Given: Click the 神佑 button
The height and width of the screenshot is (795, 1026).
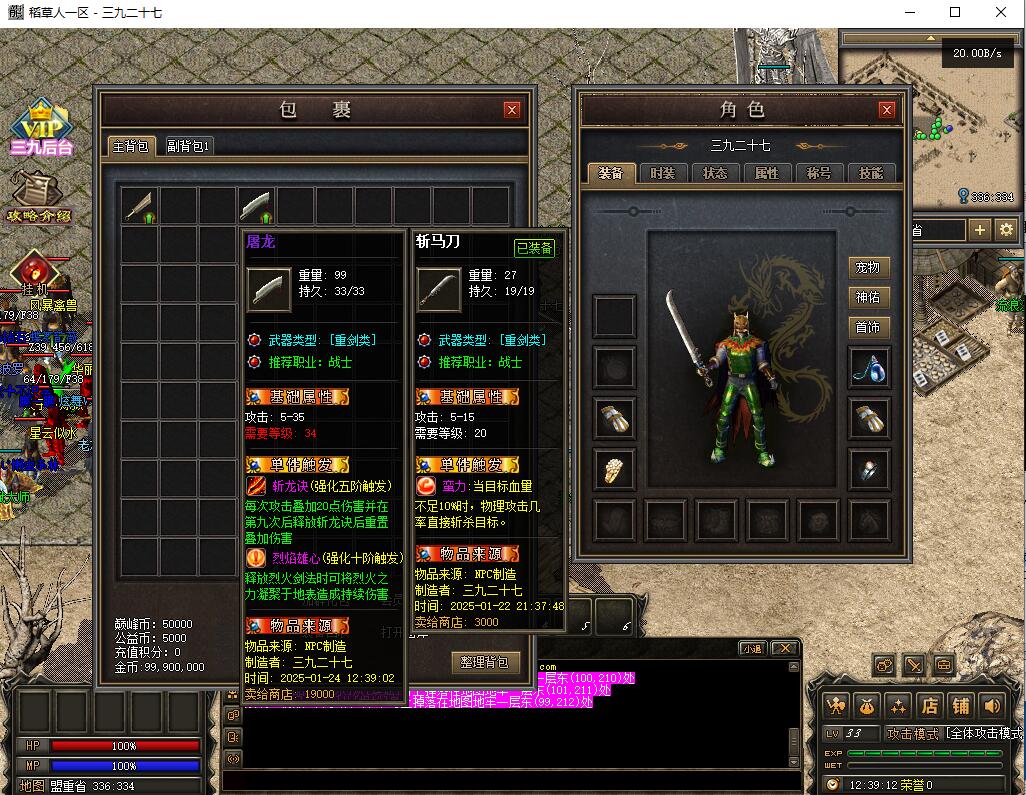Looking at the screenshot, I should pos(867,298).
